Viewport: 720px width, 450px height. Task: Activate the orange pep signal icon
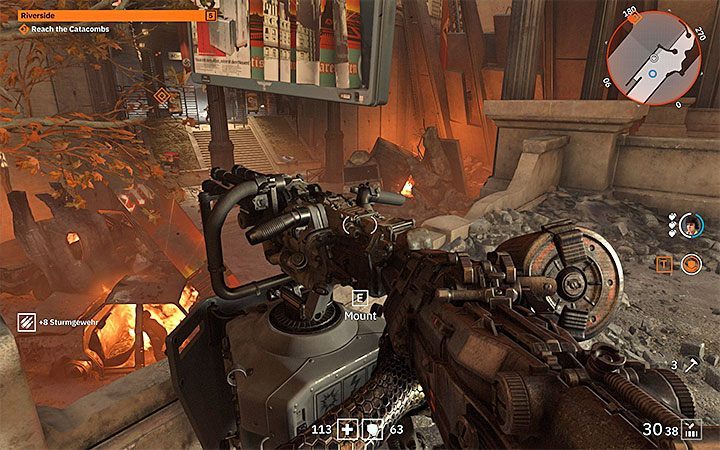tap(690, 264)
